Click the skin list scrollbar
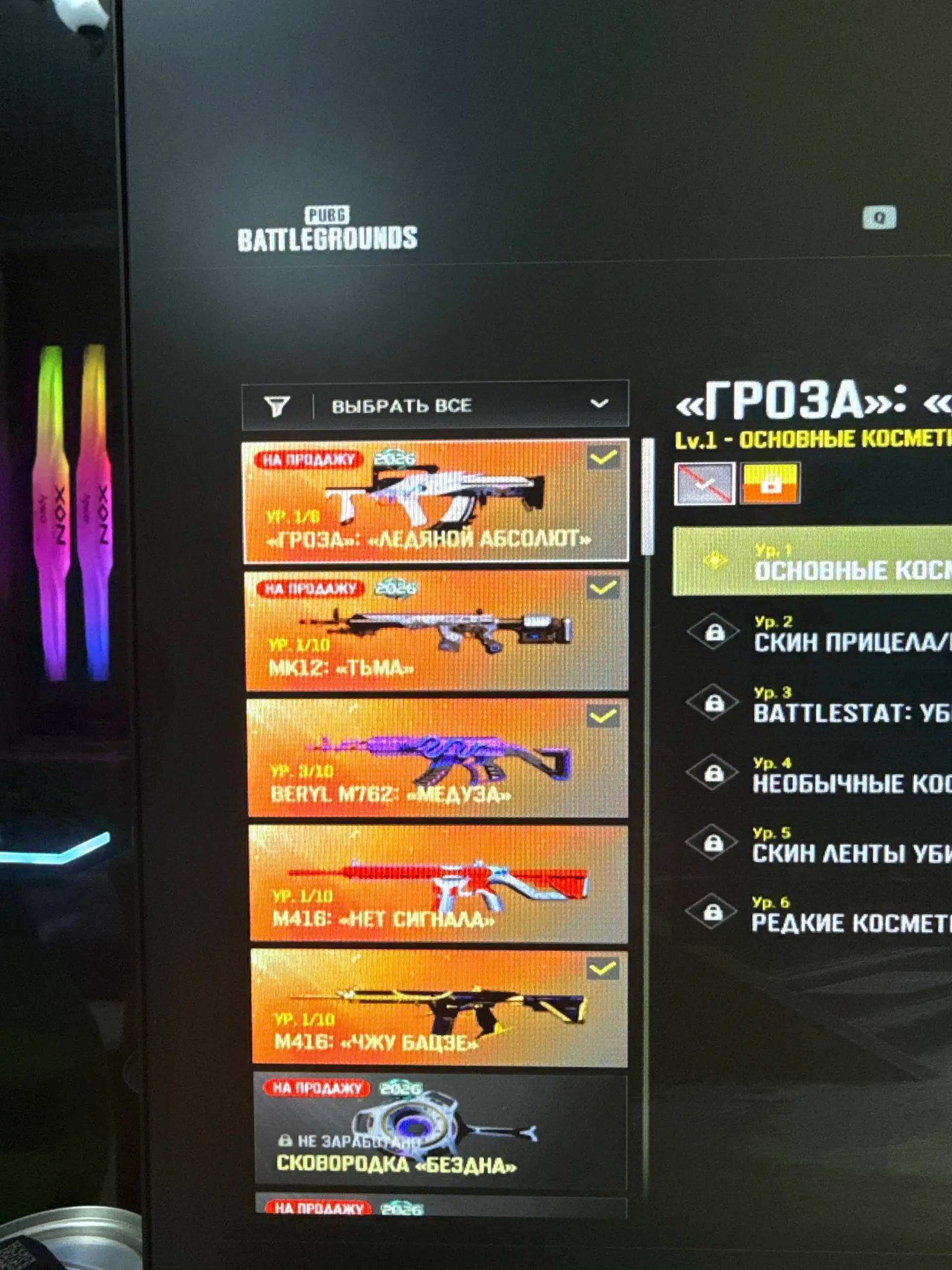The image size is (952, 1270). pyautogui.click(x=649, y=497)
